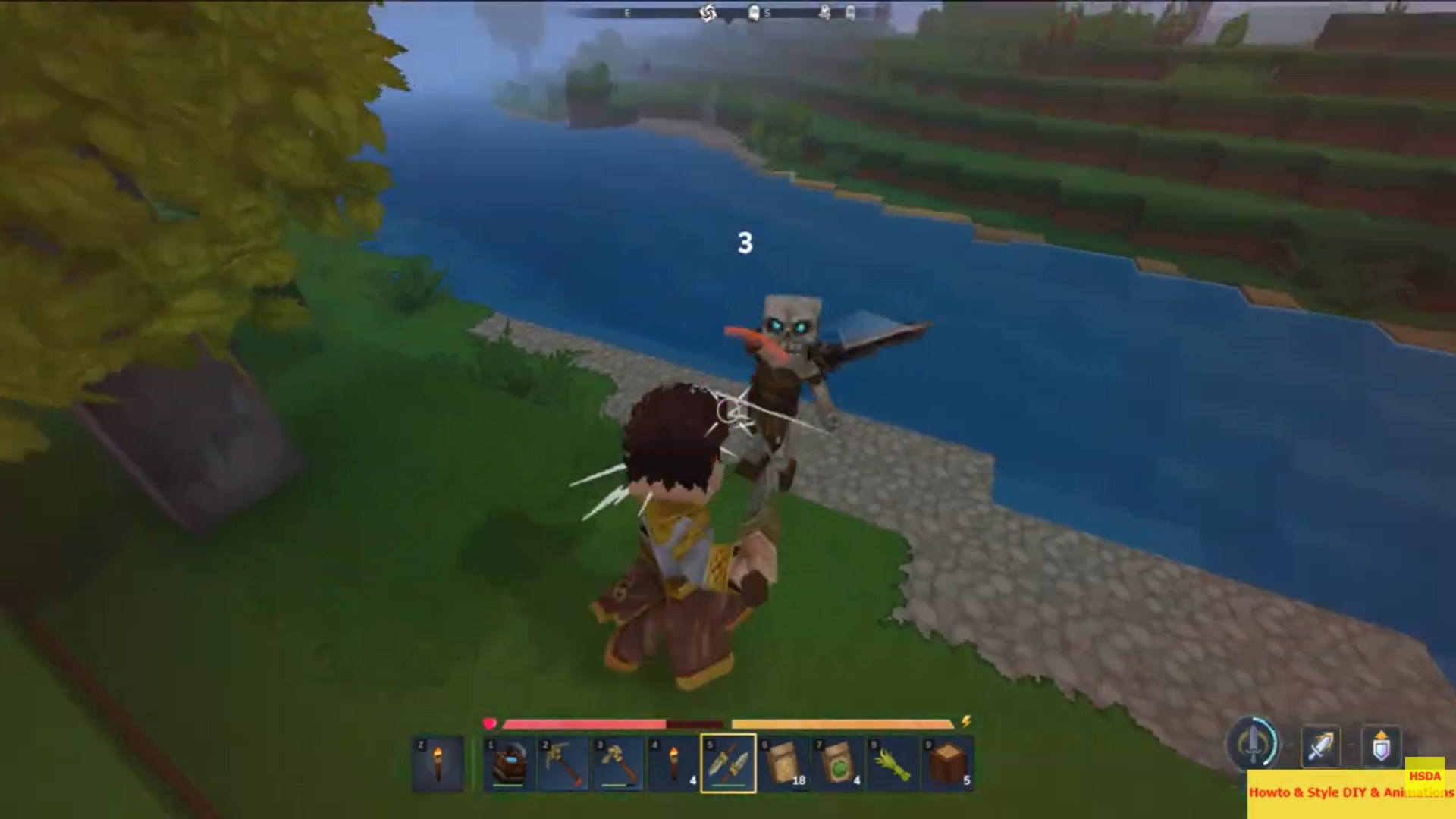The image size is (1456, 819).
Task: Select the cauldron in hotbar slot 1
Action: click(x=508, y=762)
